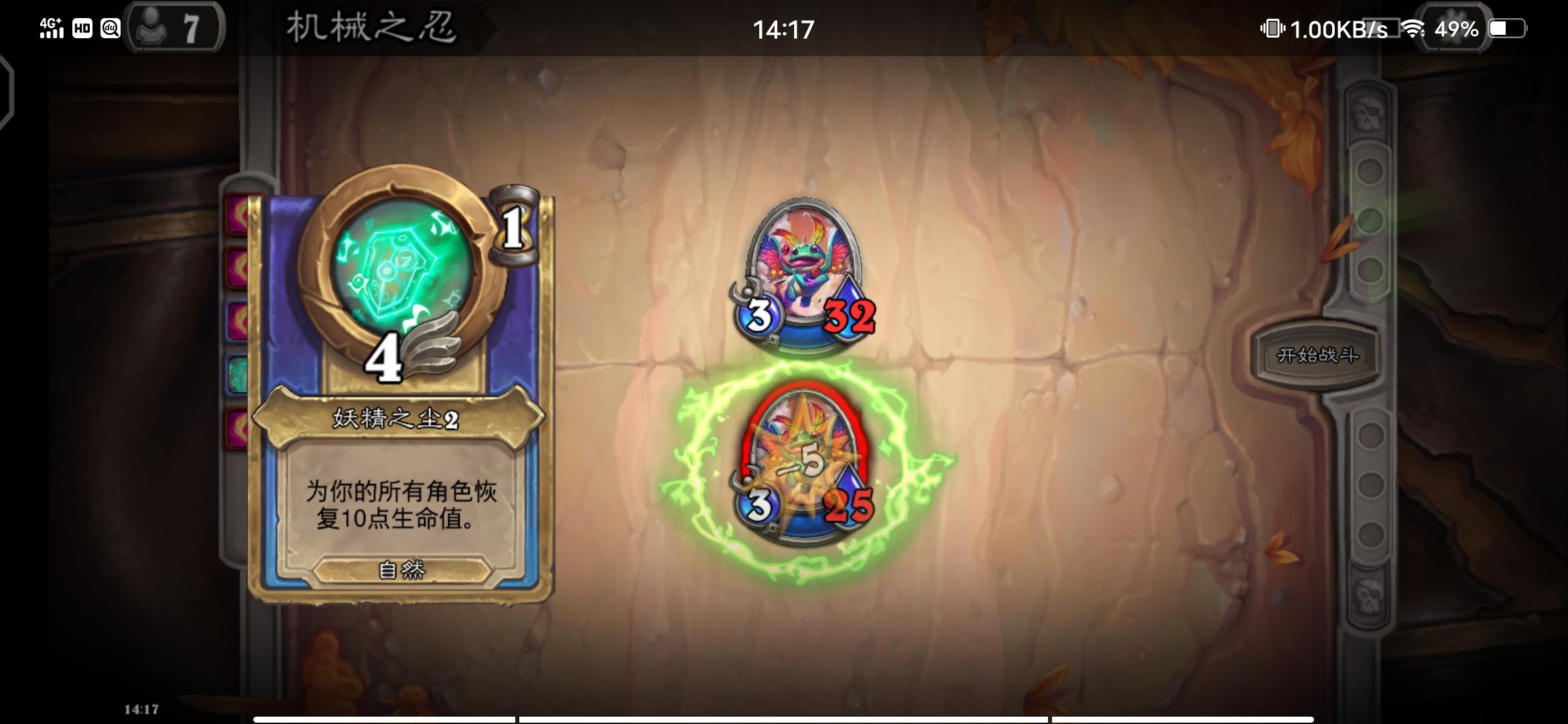Click the mercenary party counter showing 7
Screen dimensions: 1568x724
(176, 28)
